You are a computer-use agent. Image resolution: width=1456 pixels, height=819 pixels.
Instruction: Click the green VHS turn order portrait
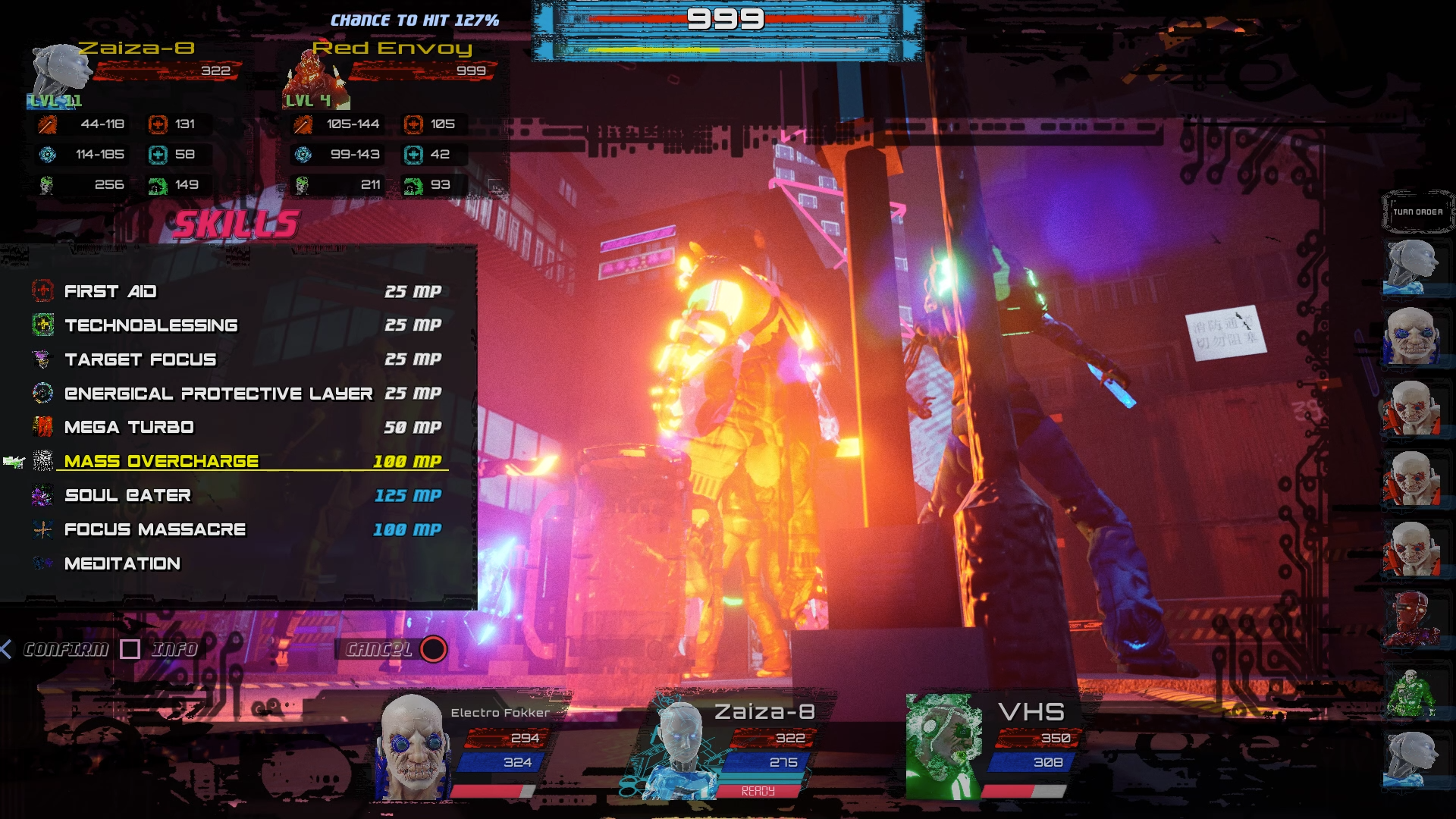coord(1412,692)
